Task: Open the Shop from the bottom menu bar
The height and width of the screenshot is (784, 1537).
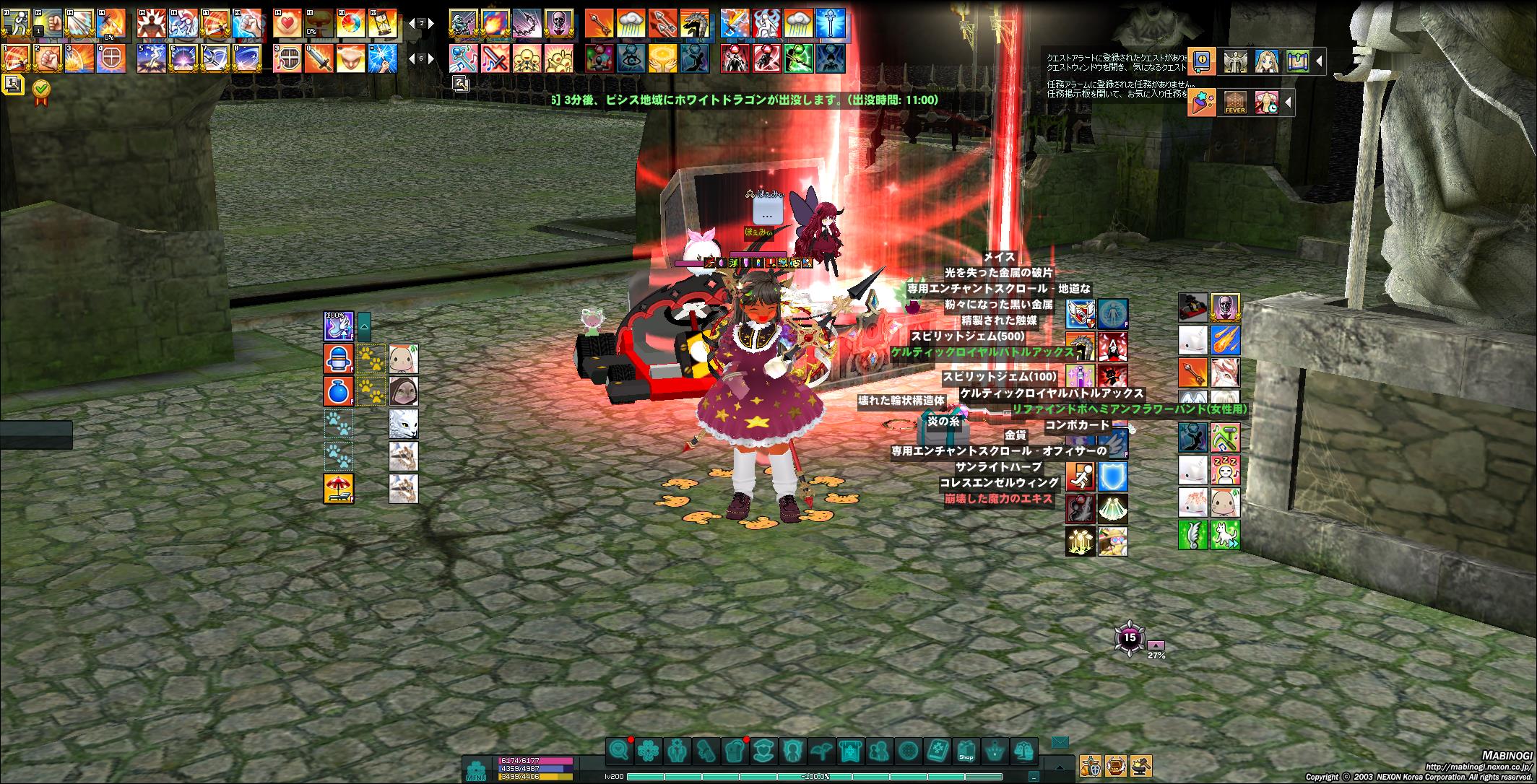Action: [x=966, y=752]
